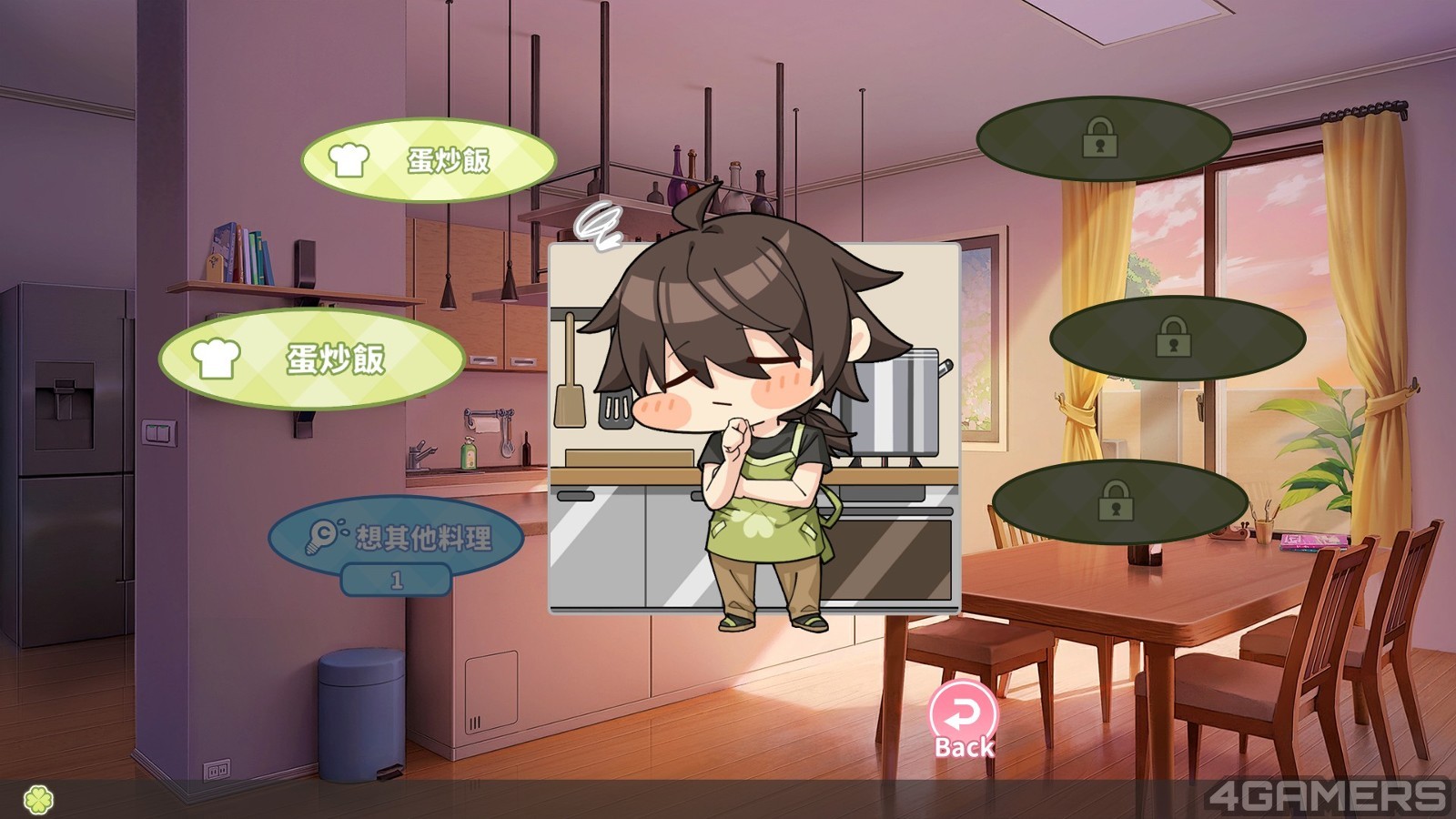
Task: Open the green clover icon menu
Action: [x=38, y=800]
